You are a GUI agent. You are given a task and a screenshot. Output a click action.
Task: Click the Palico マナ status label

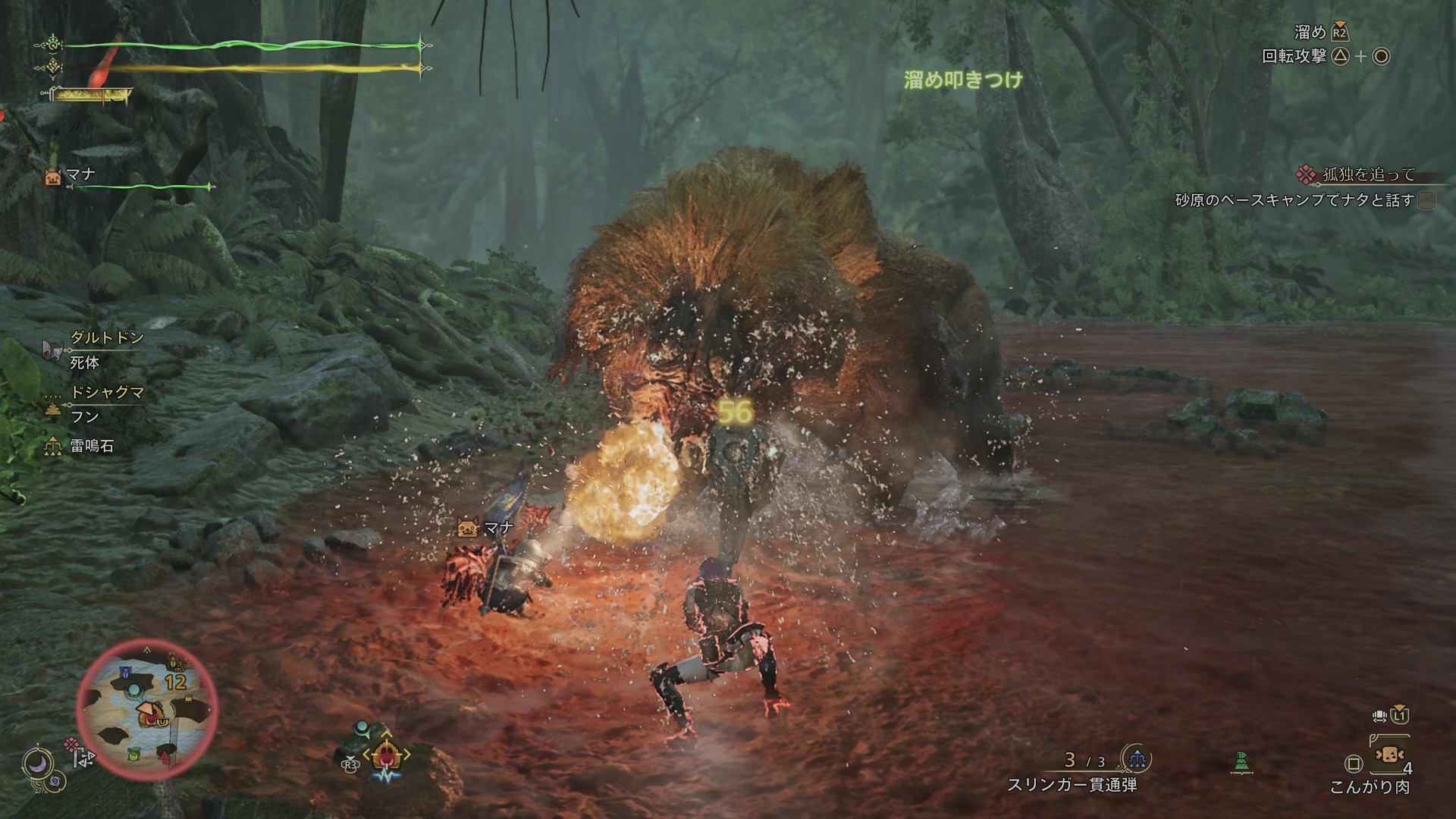click(x=80, y=176)
